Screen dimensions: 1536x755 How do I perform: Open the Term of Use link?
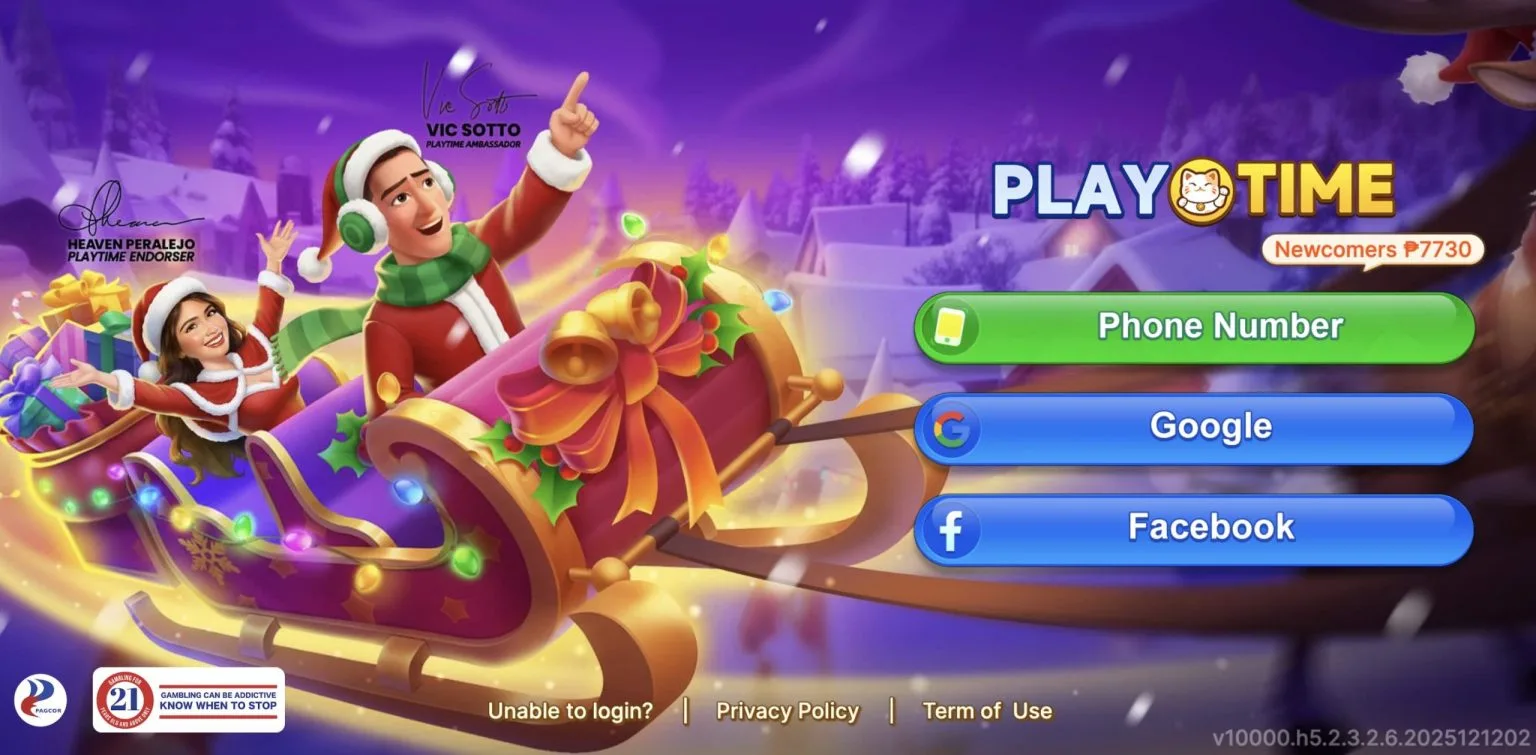987,711
